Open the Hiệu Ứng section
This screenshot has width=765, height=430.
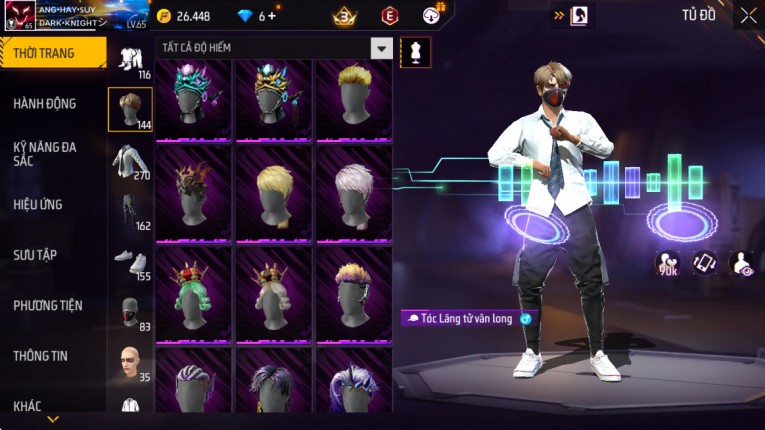[x=38, y=204]
